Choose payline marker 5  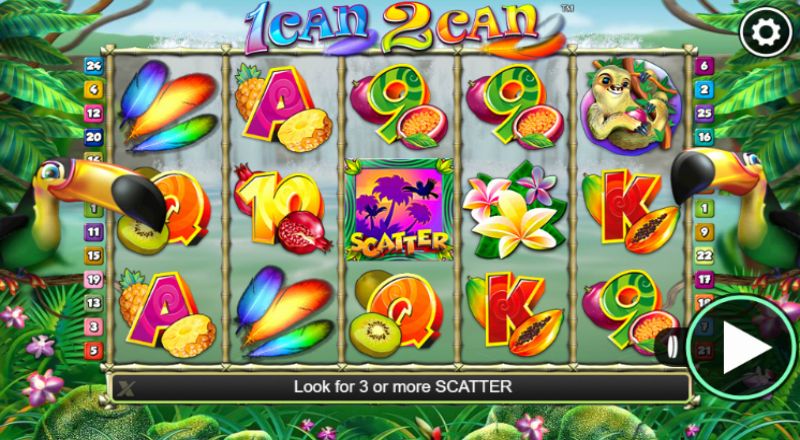(95, 350)
